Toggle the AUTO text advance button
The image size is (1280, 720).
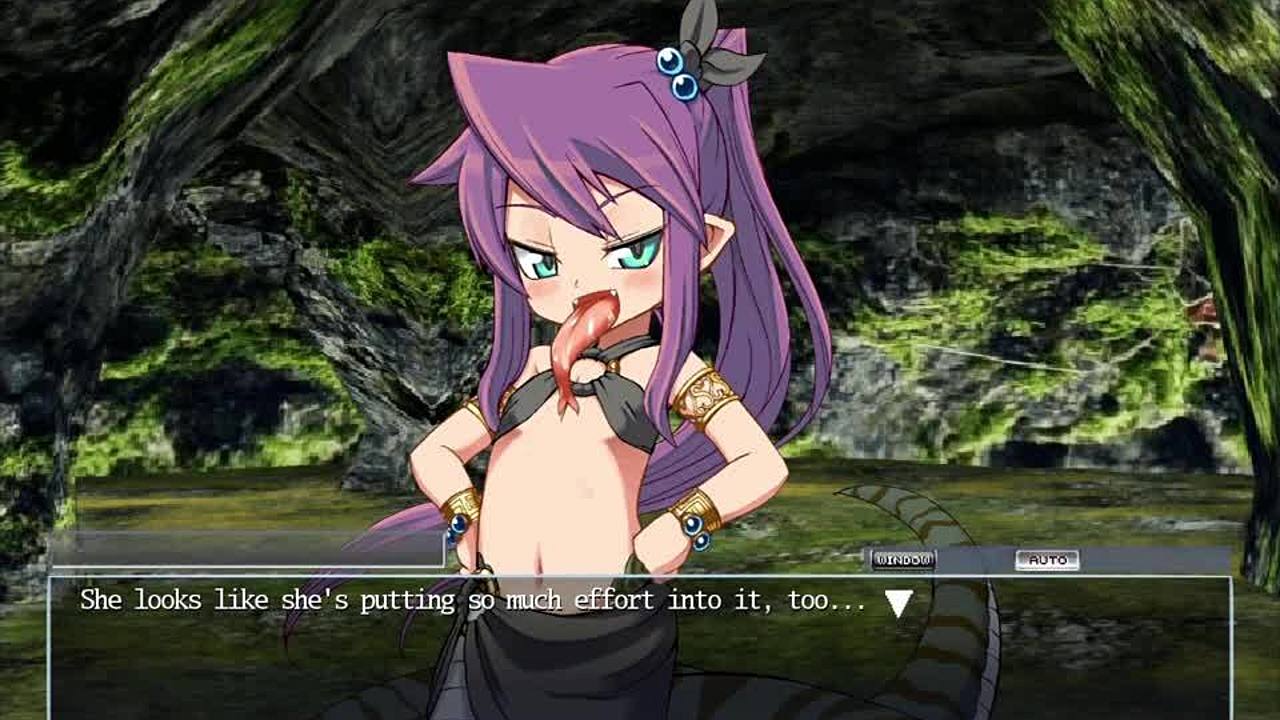click(1047, 560)
